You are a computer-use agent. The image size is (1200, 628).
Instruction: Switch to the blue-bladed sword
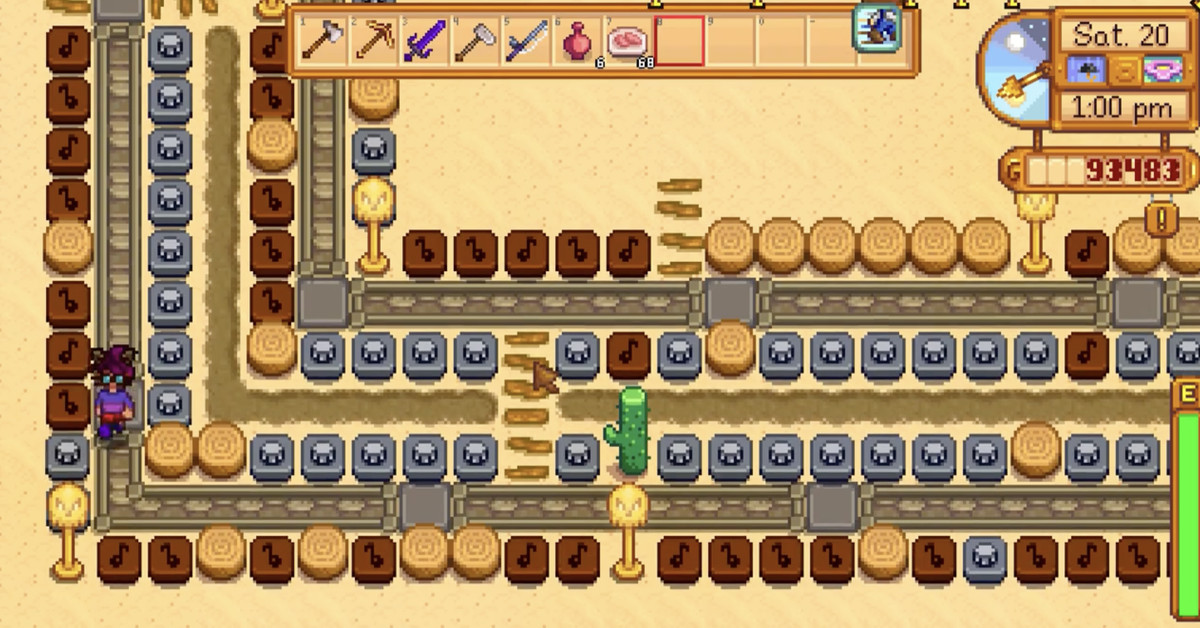click(527, 41)
